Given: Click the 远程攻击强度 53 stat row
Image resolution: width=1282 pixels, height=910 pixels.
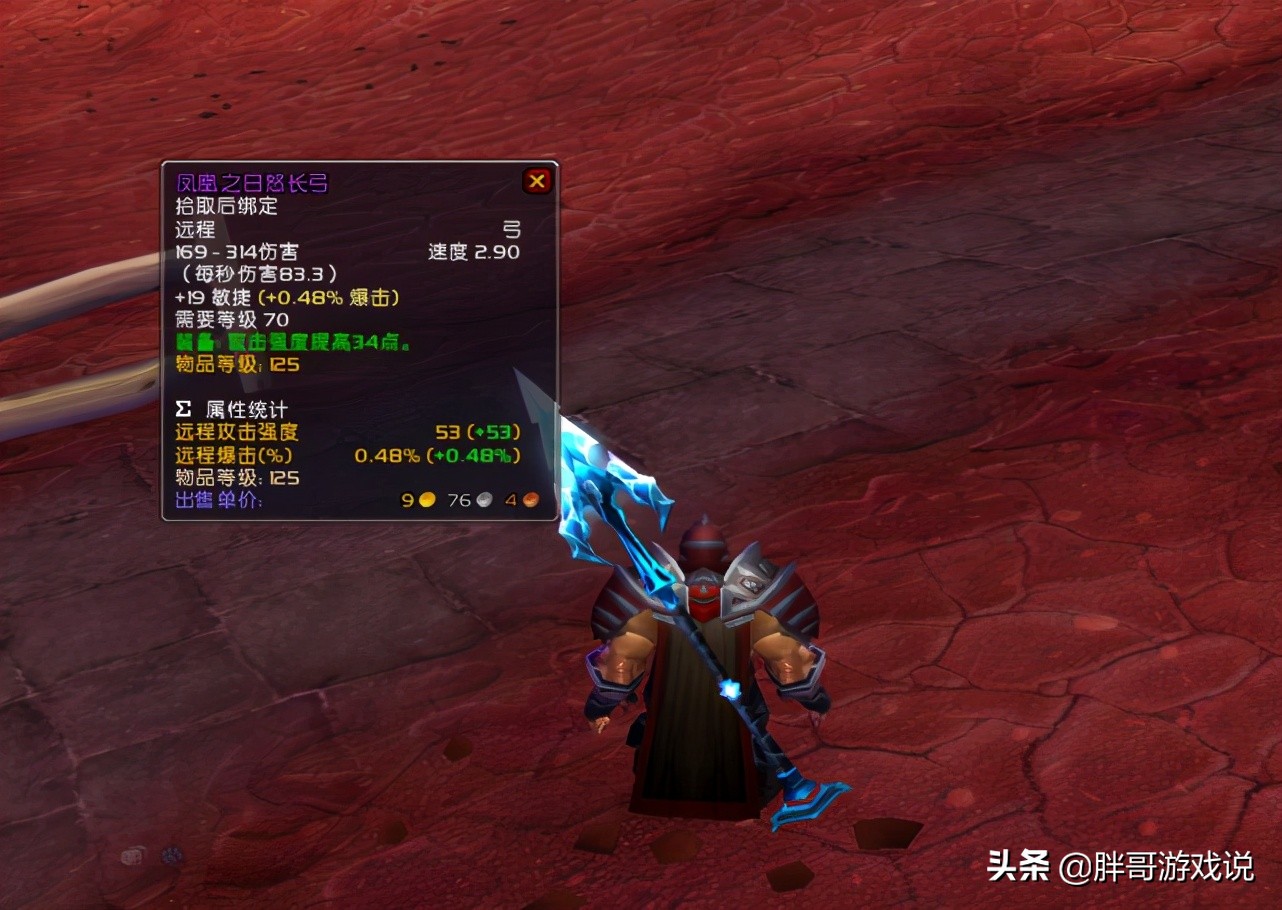Looking at the screenshot, I should click(x=300, y=431).
